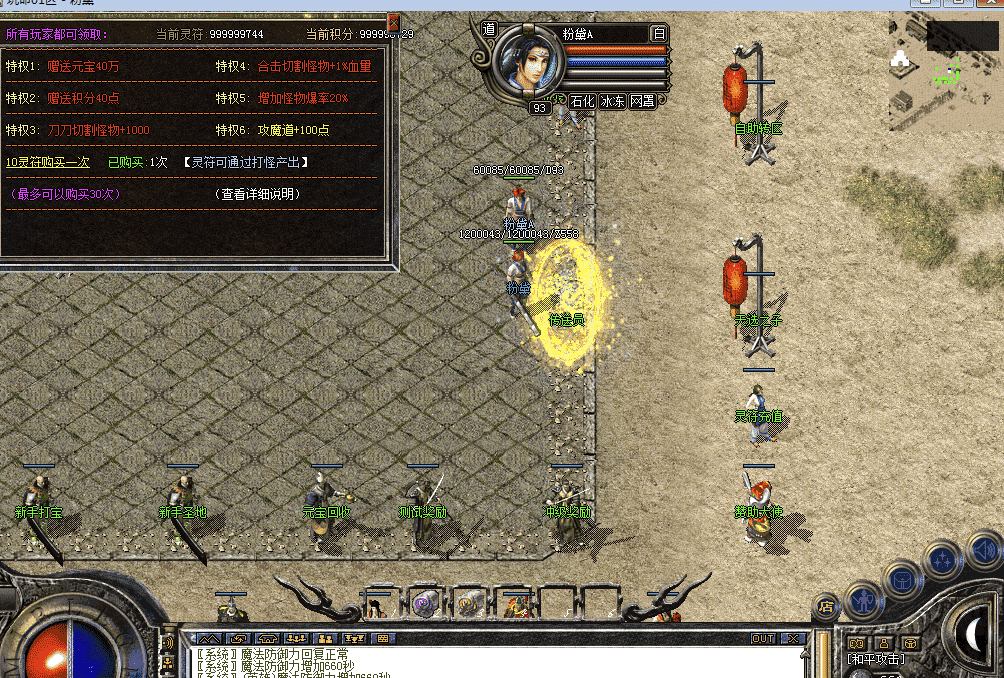The image size is (1004, 678).
Task: Close the chat bar with its X button
Action: (x=793, y=638)
